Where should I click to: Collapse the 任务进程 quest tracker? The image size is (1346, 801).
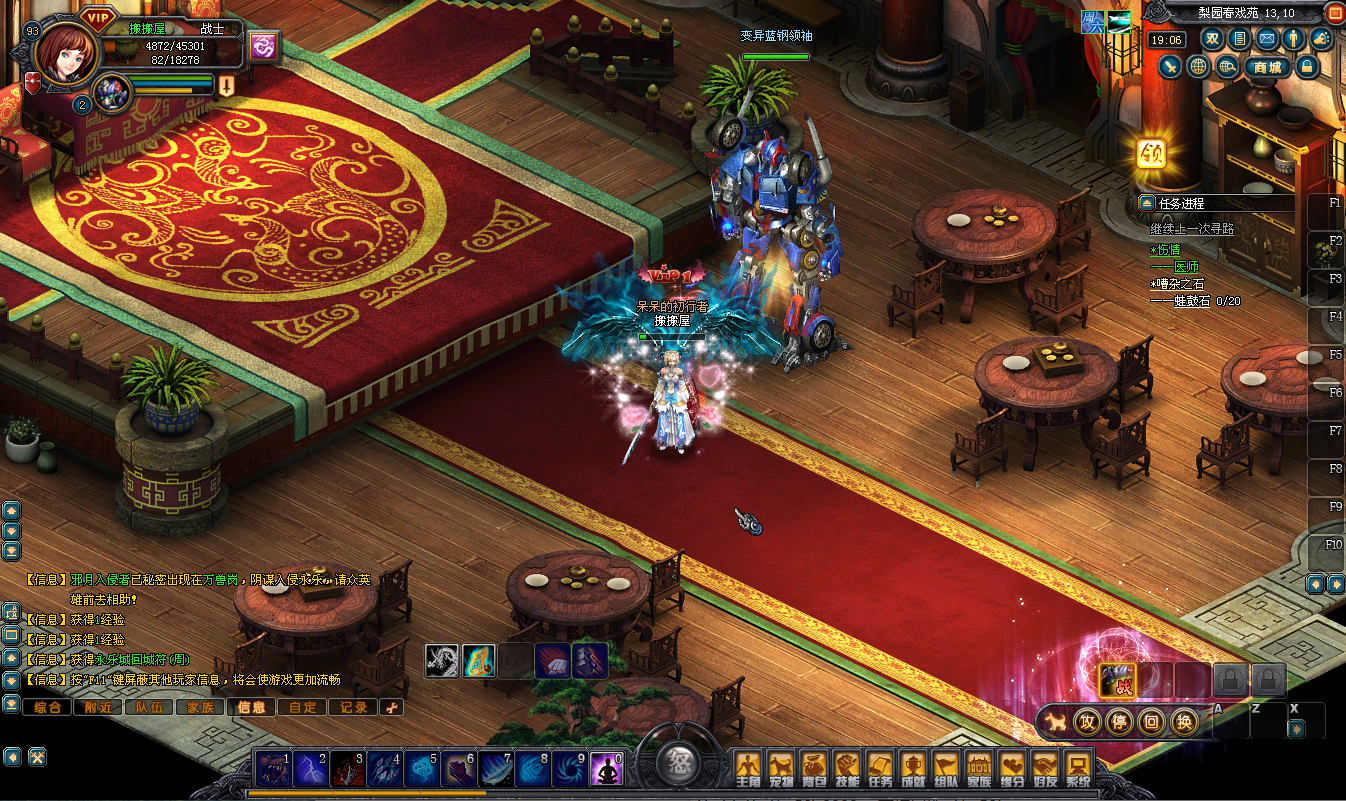pos(1147,203)
